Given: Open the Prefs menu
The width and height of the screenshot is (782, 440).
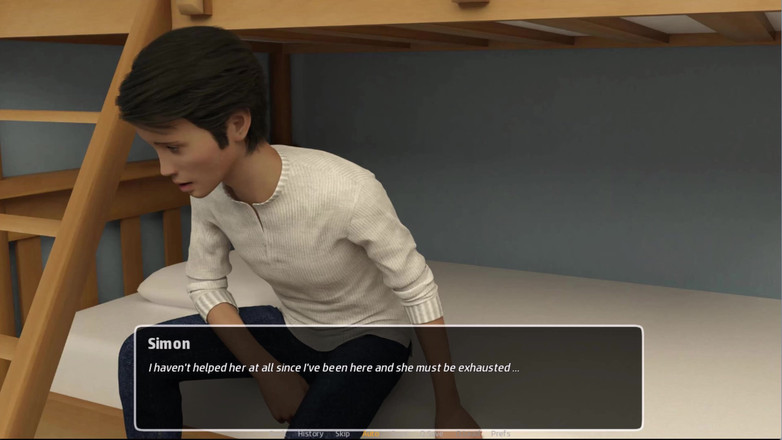Looking at the screenshot, I should [x=500, y=434].
